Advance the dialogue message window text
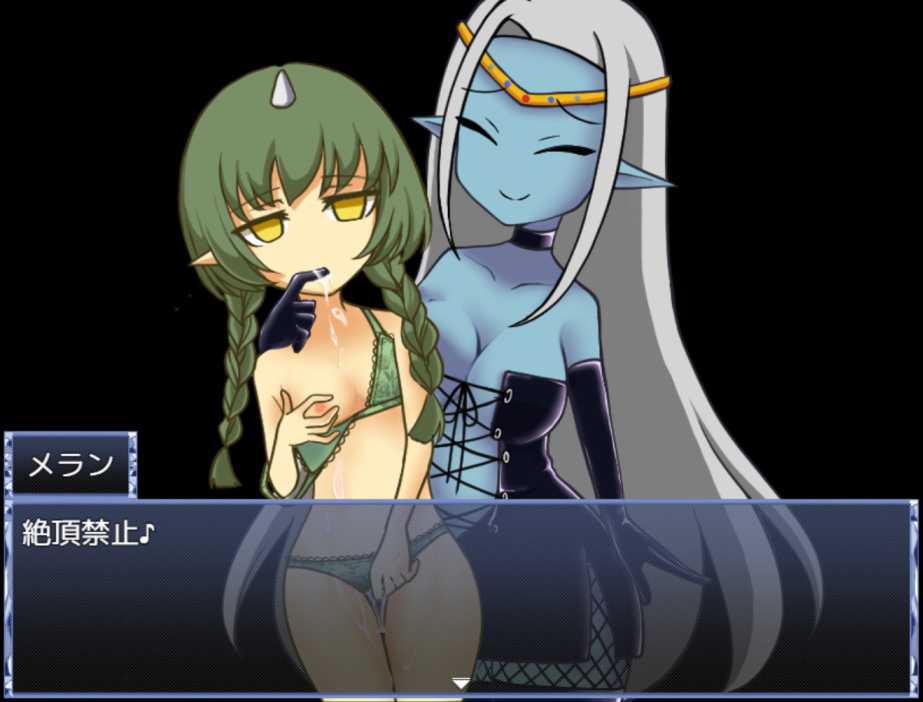The height and width of the screenshot is (702, 923). click(461, 598)
